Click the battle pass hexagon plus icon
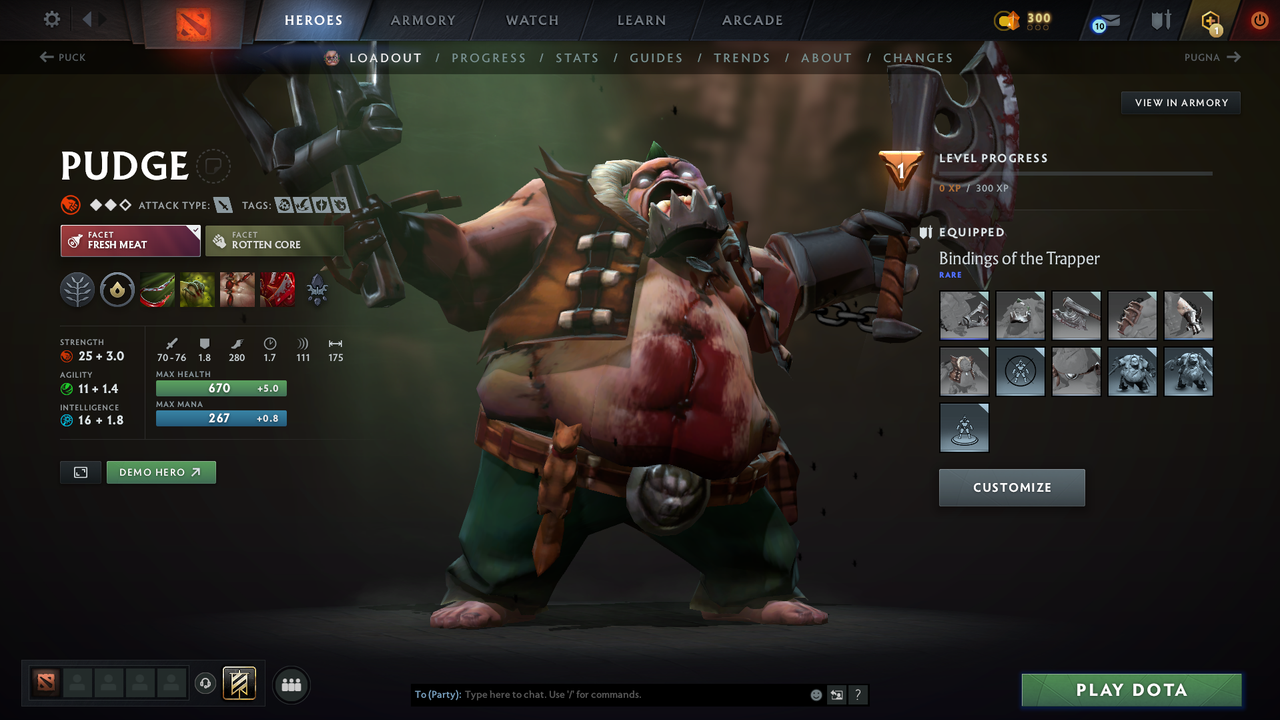The image size is (1280, 720). (x=1210, y=20)
